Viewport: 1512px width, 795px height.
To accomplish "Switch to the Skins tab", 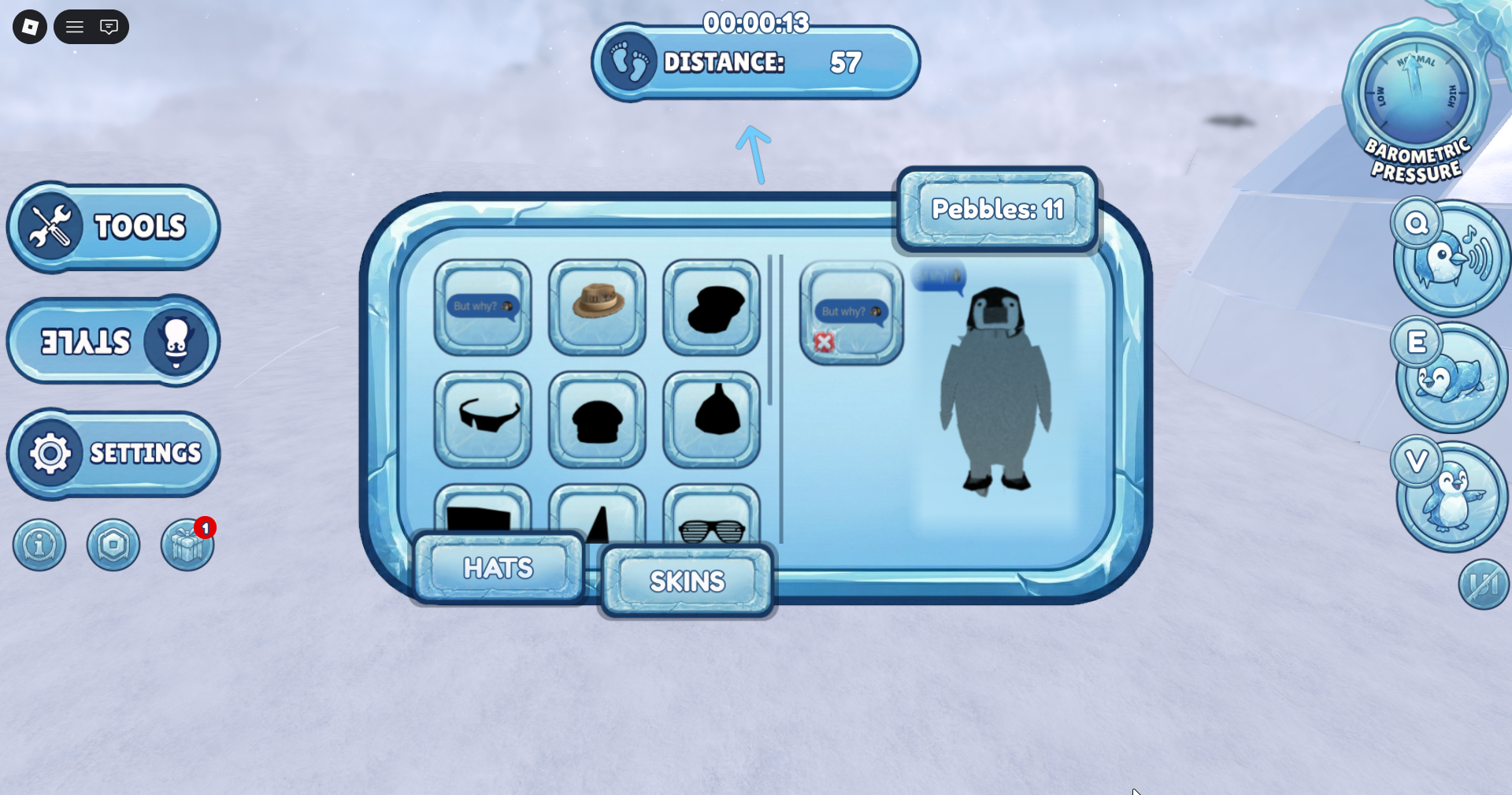I will click(x=687, y=581).
